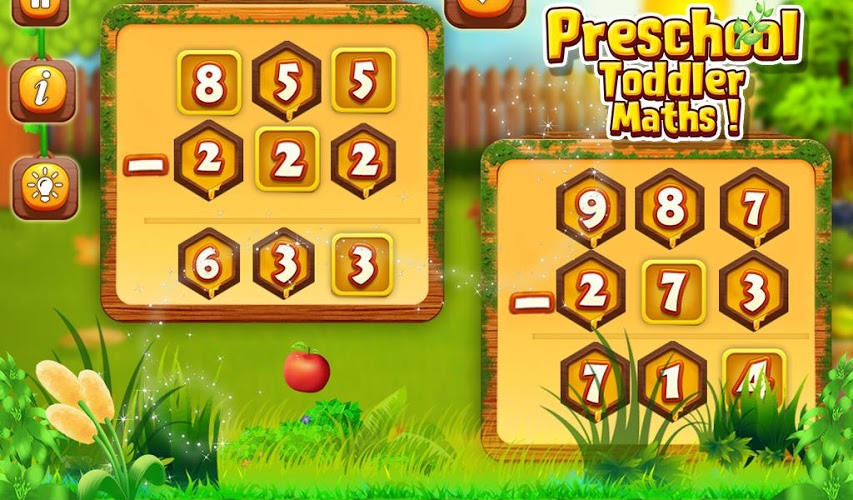Select the square number 7 tile
The height and width of the screenshot is (500, 853).
(x=672, y=292)
